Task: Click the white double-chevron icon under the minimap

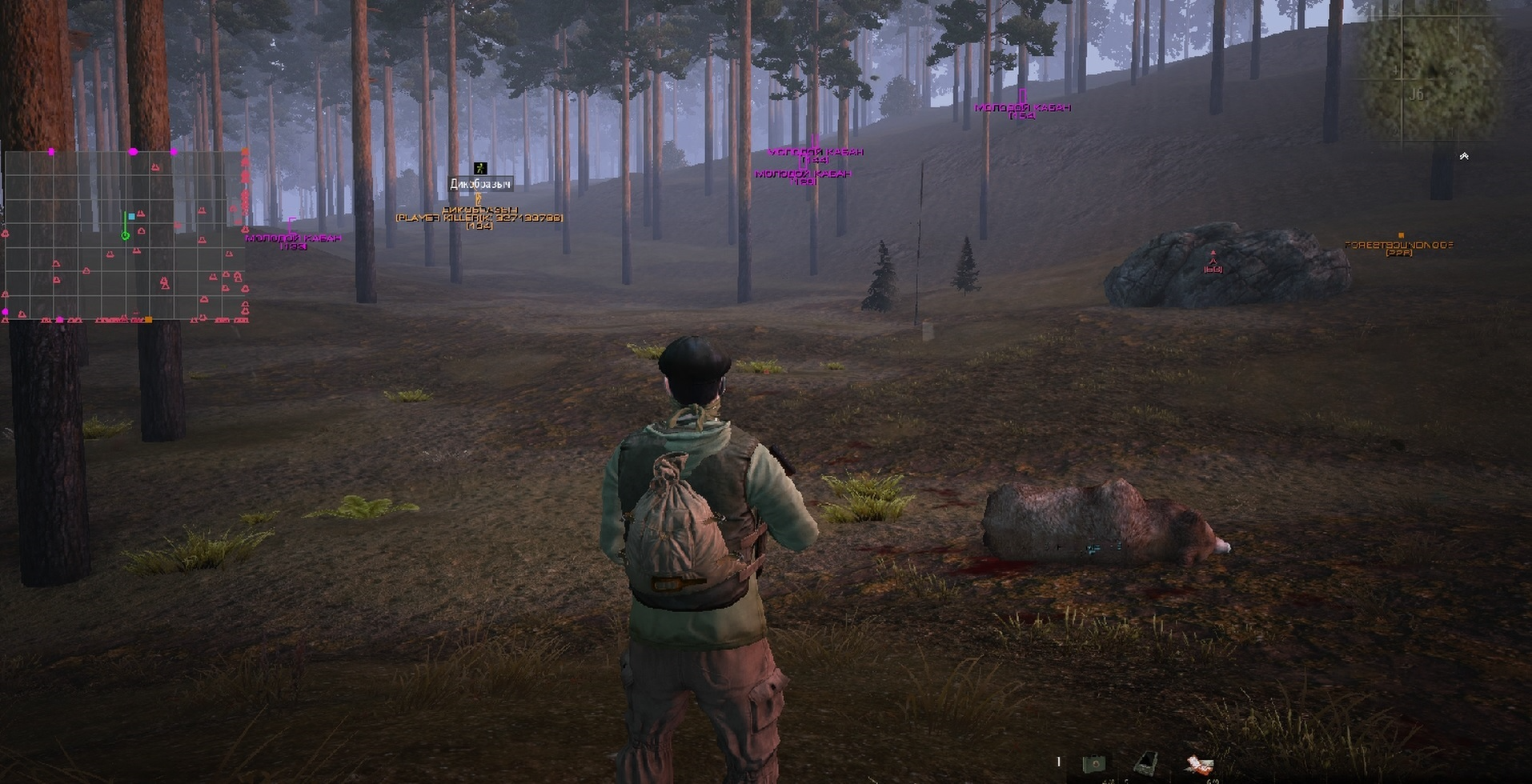Action: (x=1464, y=156)
